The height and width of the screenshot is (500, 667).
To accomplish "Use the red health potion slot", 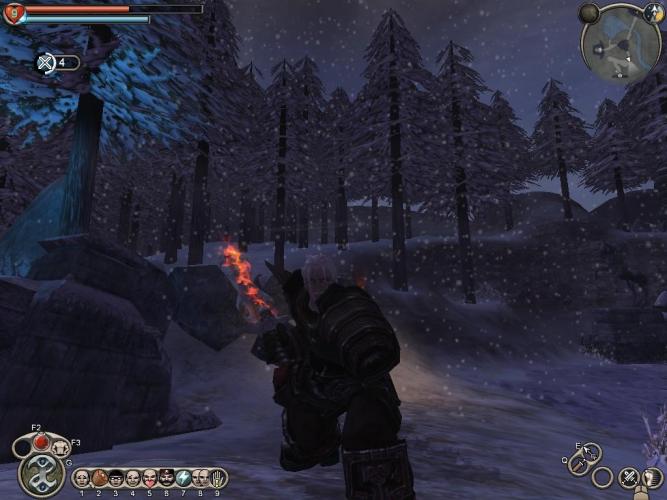I will pyautogui.click(x=40, y=442).
